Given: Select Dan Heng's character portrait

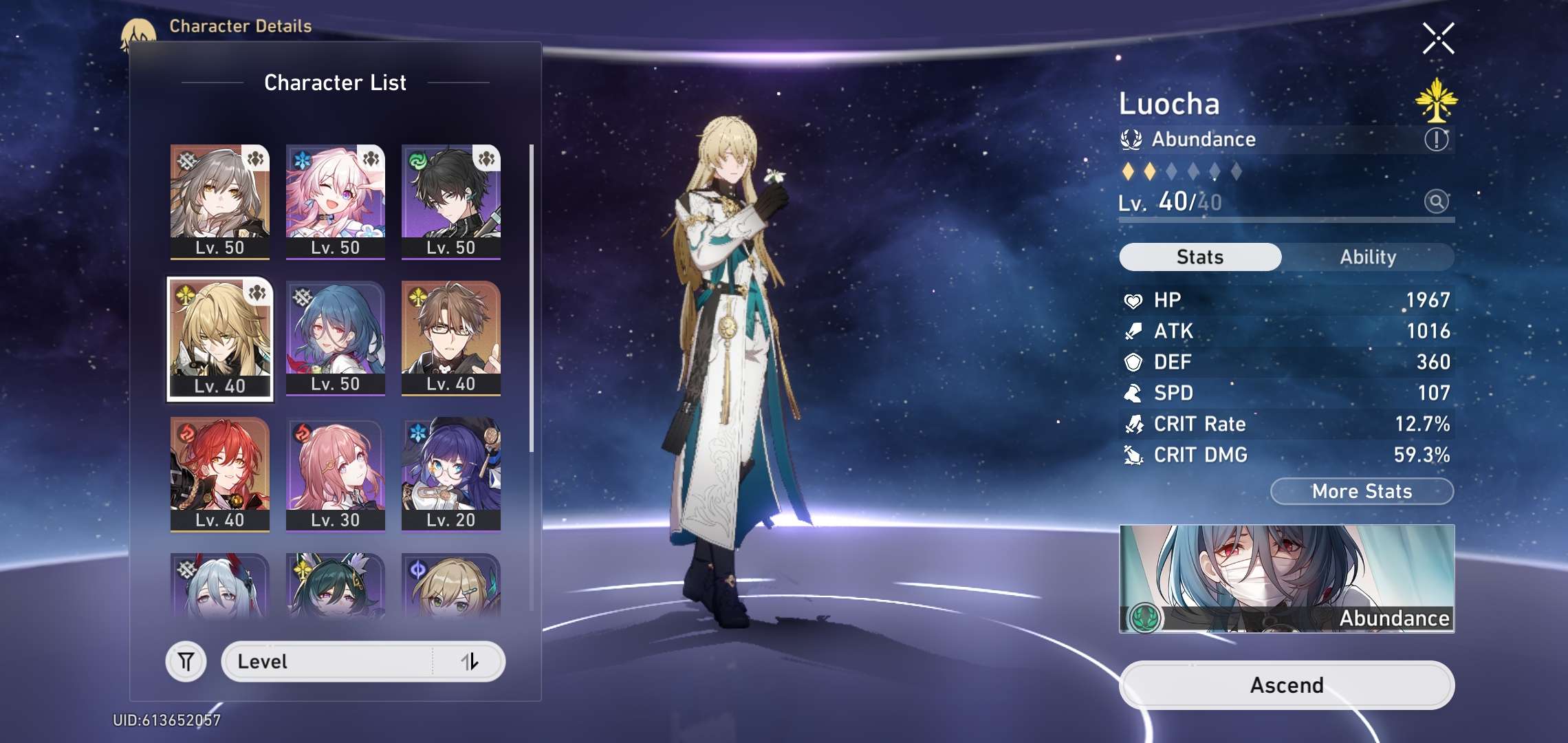Looking at the screenshot, I should click(451, 201).
